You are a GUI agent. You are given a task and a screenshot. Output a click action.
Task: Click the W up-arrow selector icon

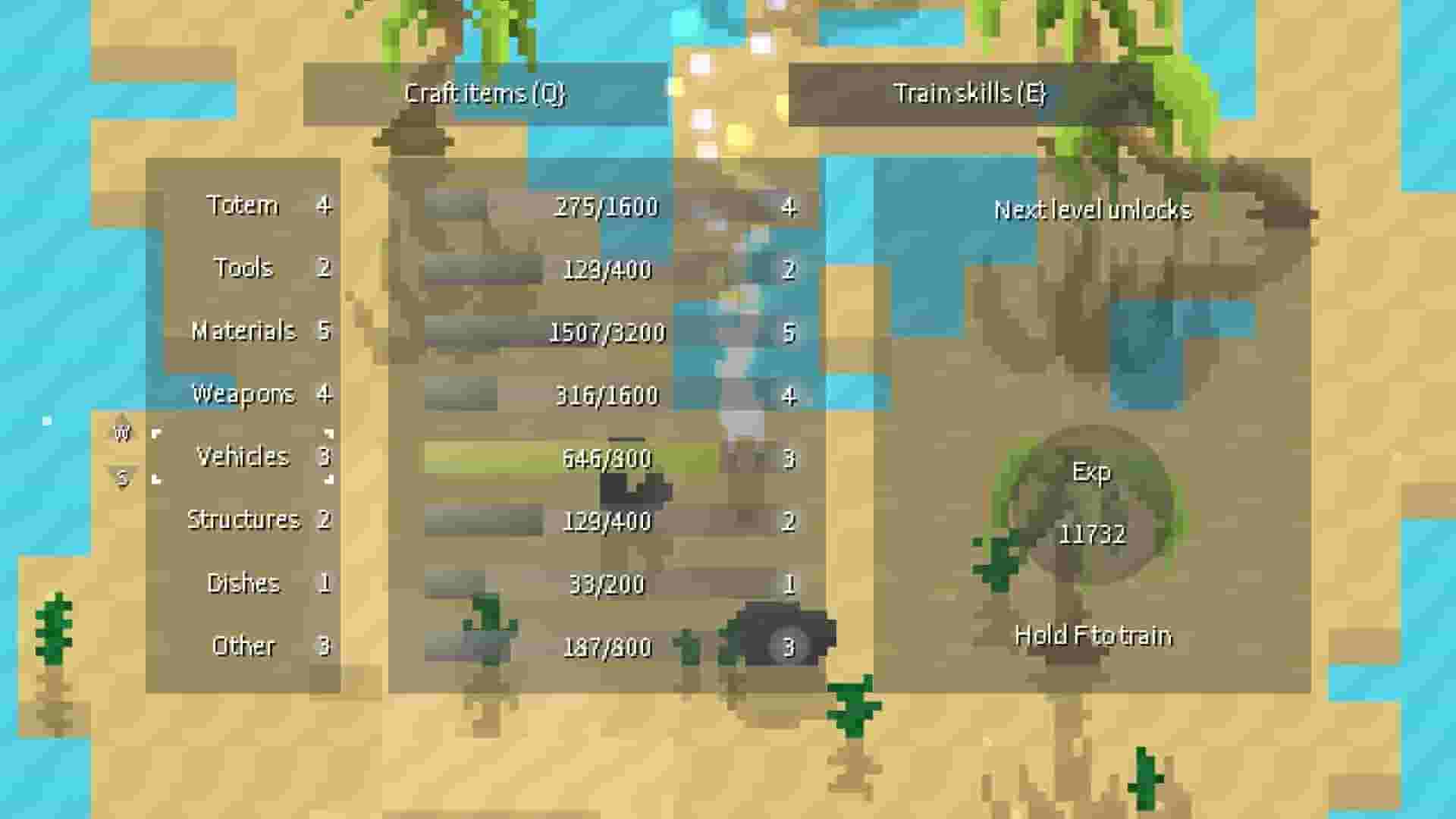coord(123,432)
